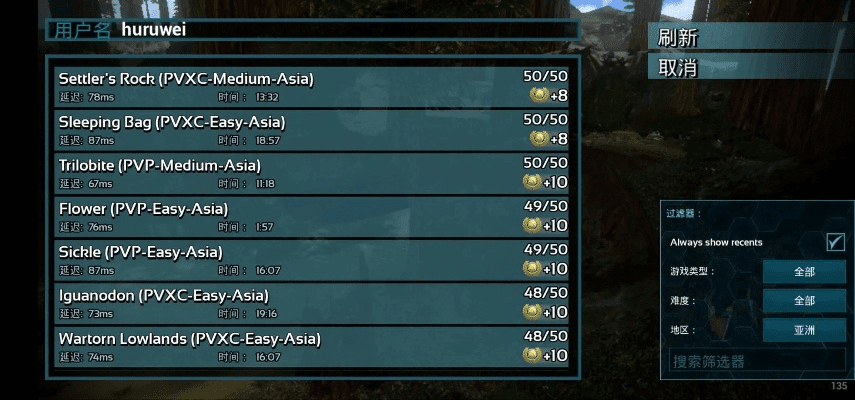Focus the 搜索筛选器 search filter field
The width and height of the screenshot is (855, 400).
point(757,361)
